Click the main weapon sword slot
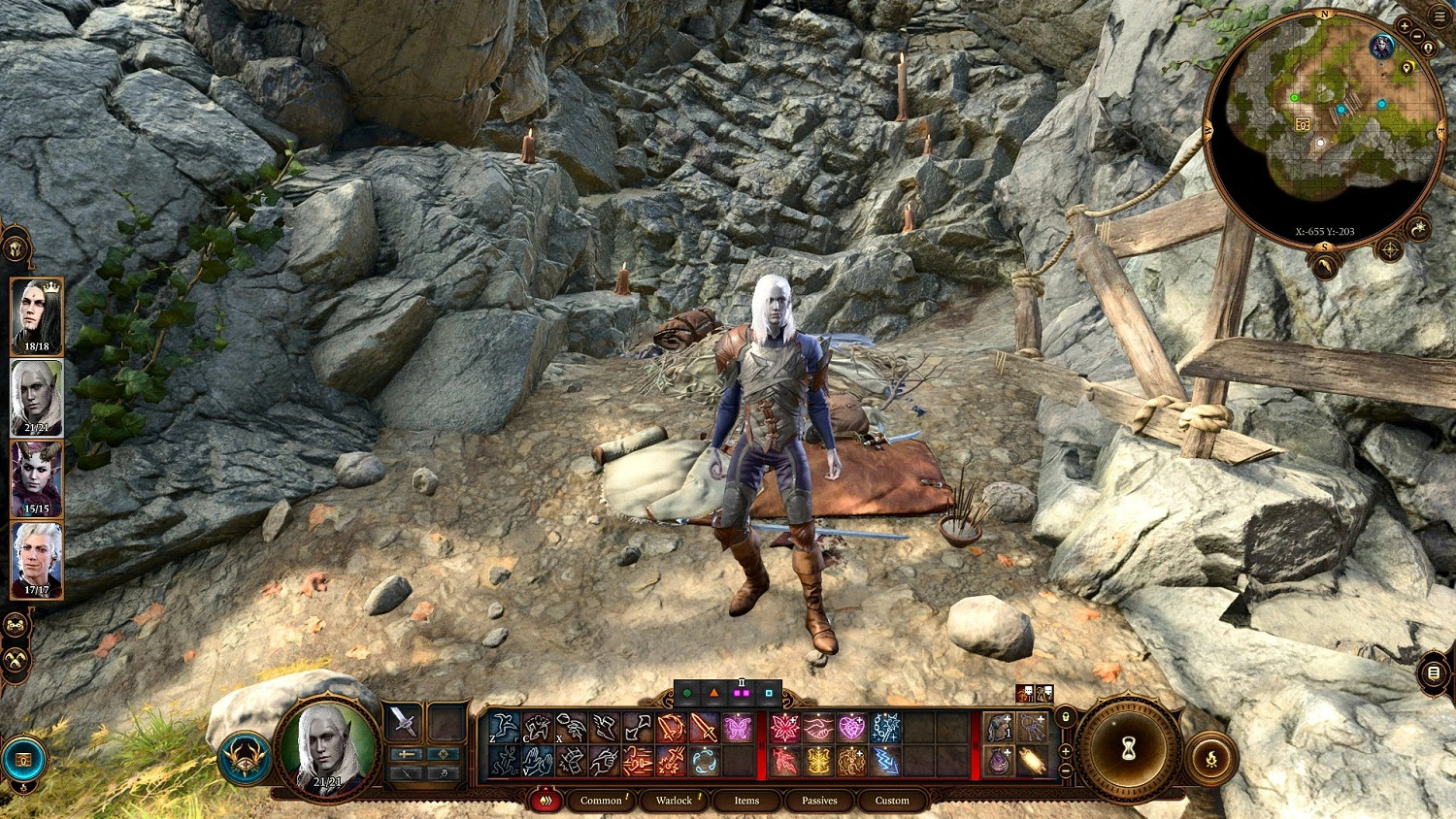The height and width of the screenshot is (819, 1456). click(x=404, y=722)
